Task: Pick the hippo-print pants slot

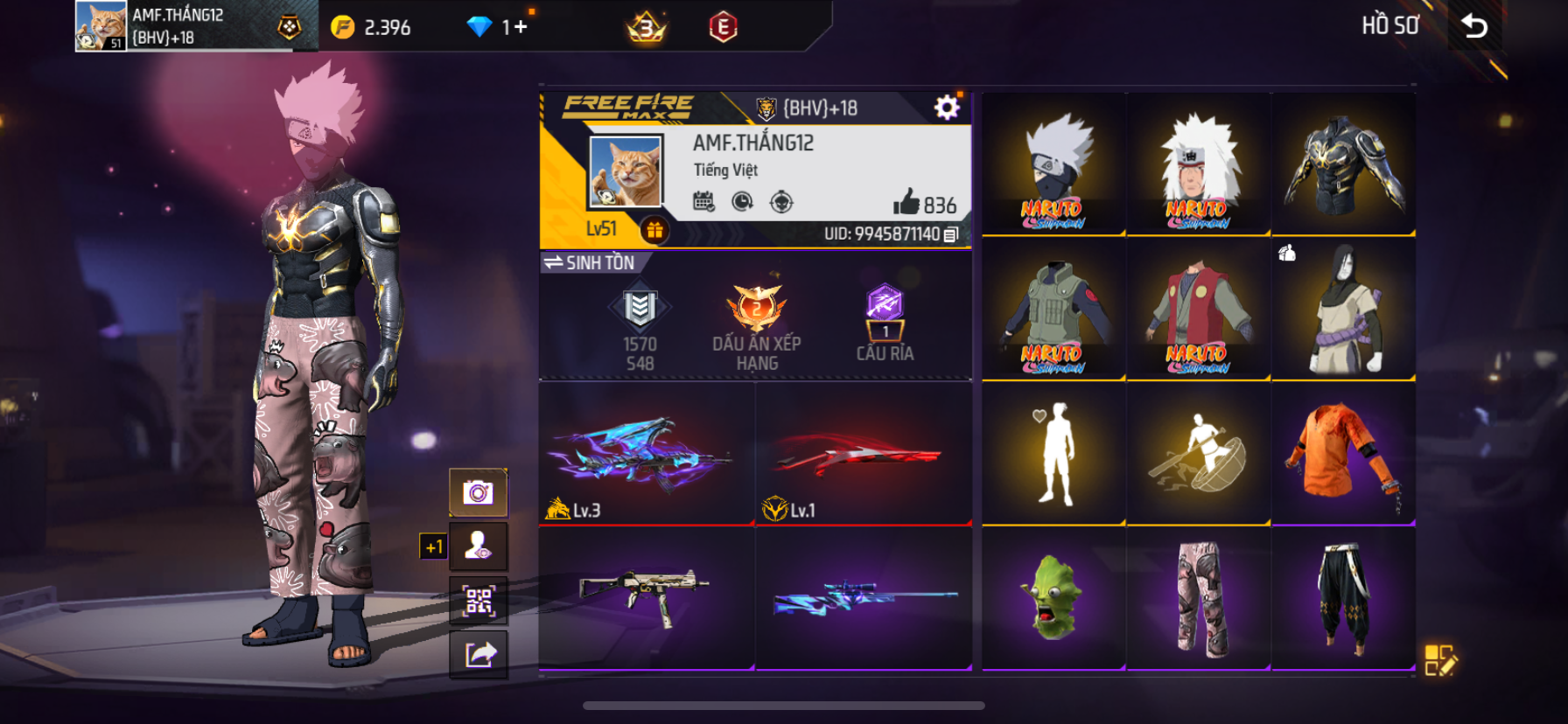Action: pos(1198,598)
